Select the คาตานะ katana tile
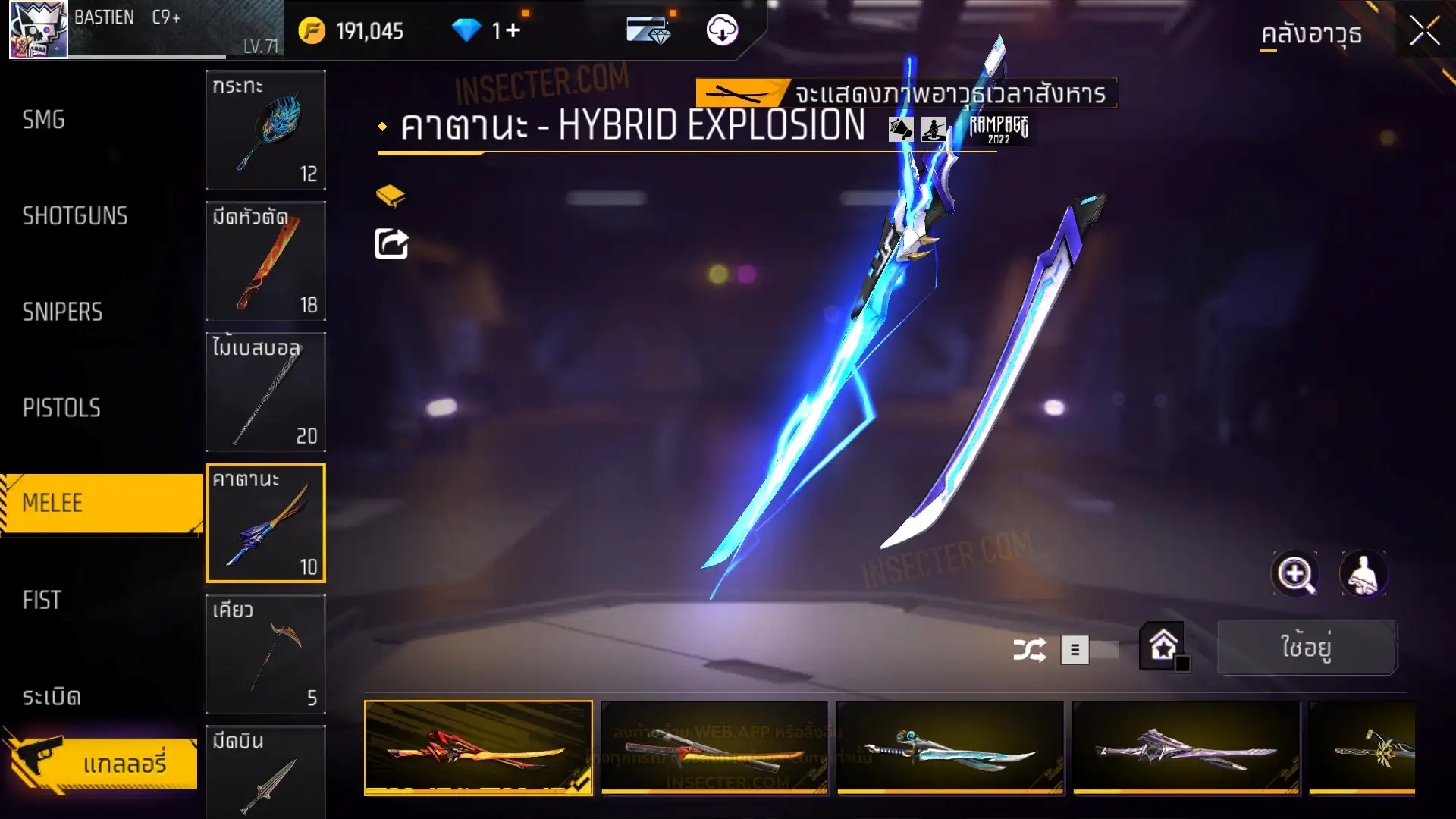Viewport: 1456px width, 819px height. (x=265, y=523)
